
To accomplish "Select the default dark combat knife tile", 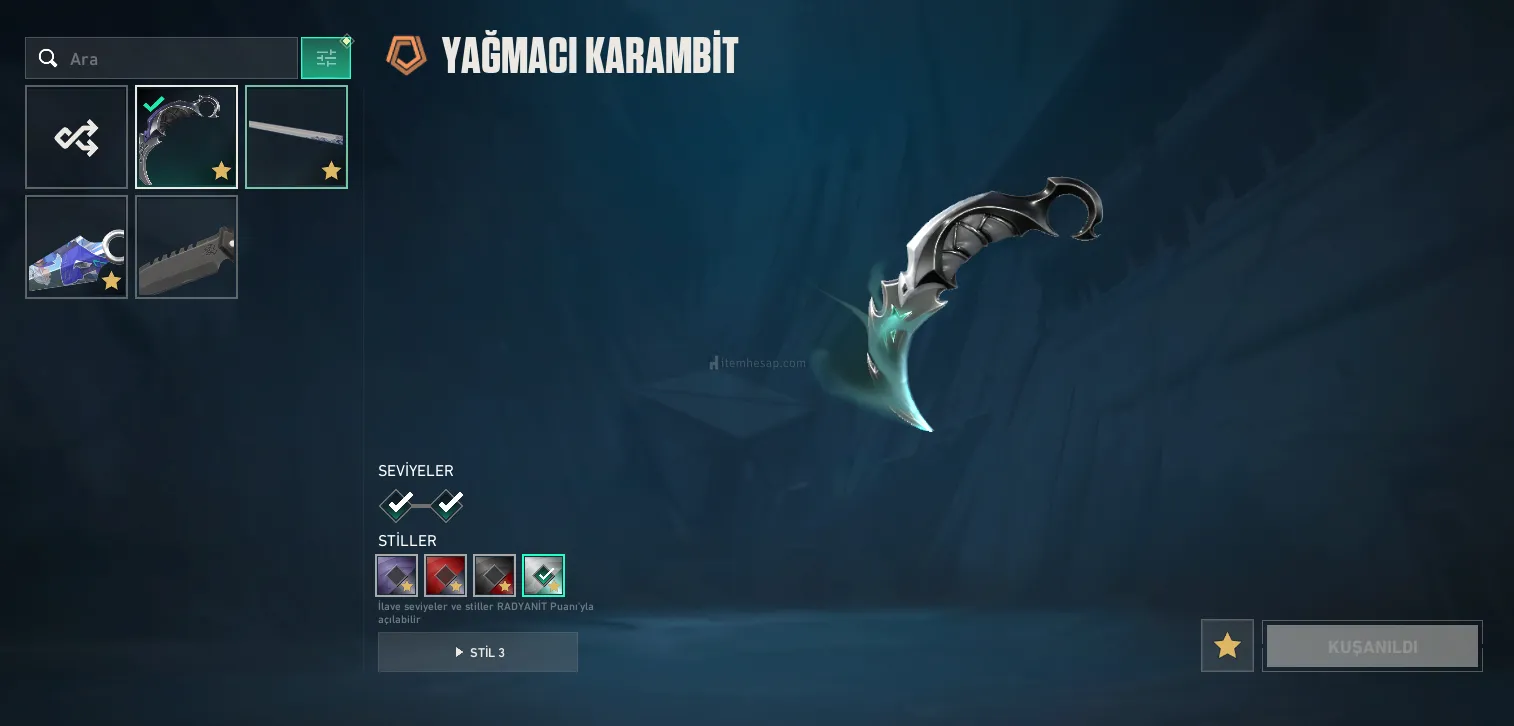I will point(187,247).
